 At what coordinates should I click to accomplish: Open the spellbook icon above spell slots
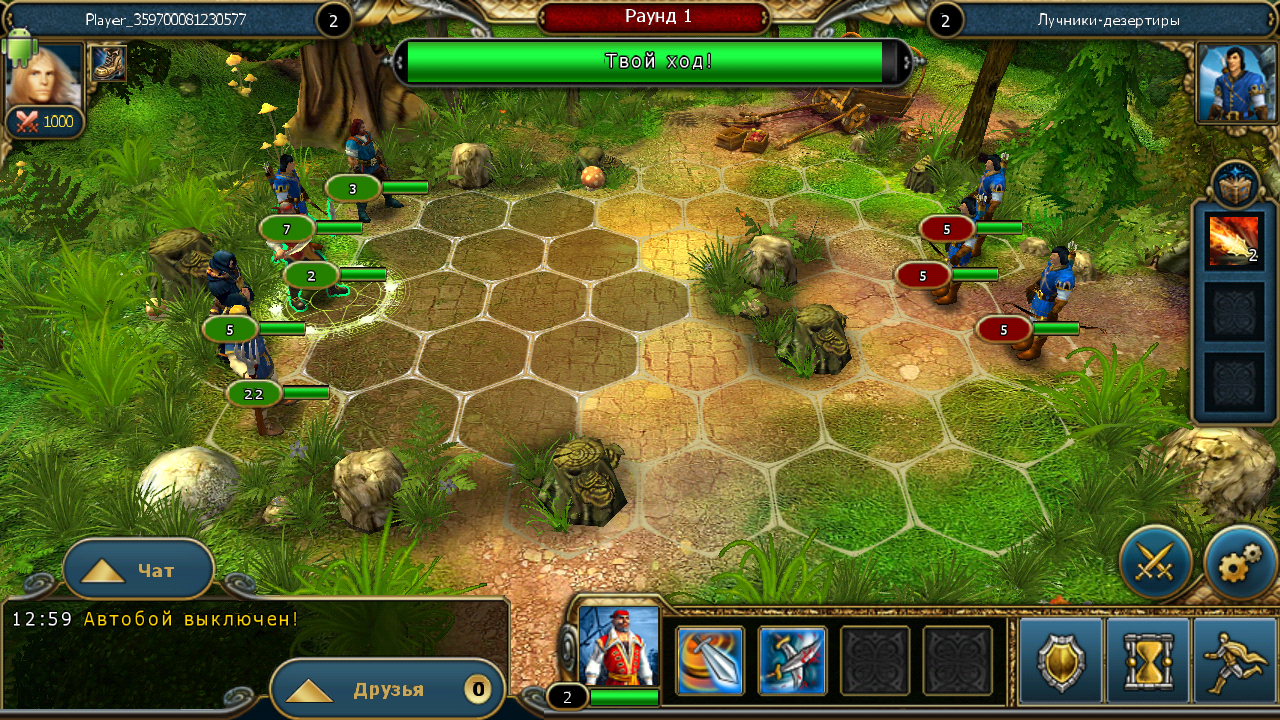(x=1234, y=184)
